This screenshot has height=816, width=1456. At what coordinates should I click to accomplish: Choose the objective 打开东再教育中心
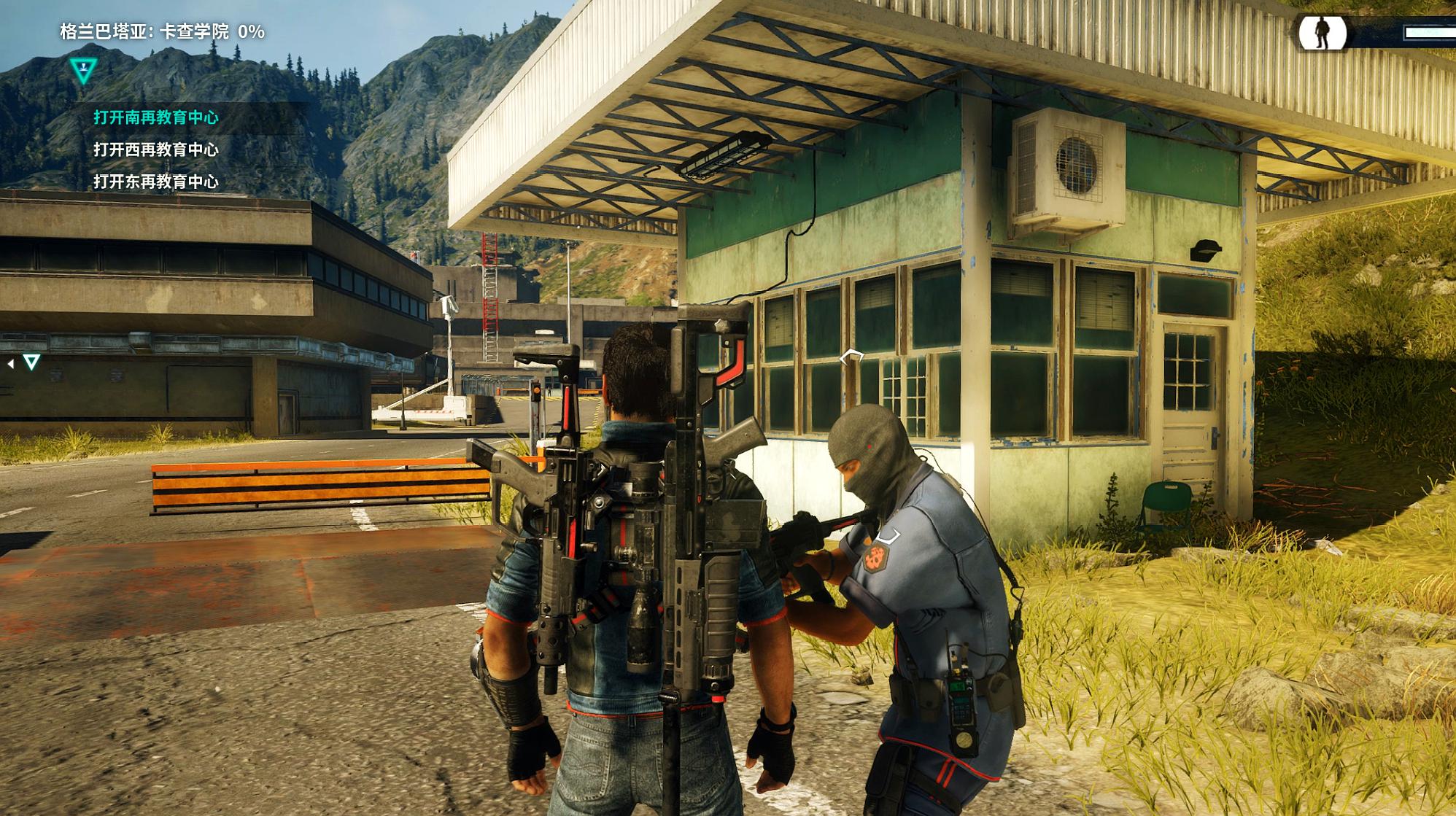pyautogui.click(x=156, y=182)
